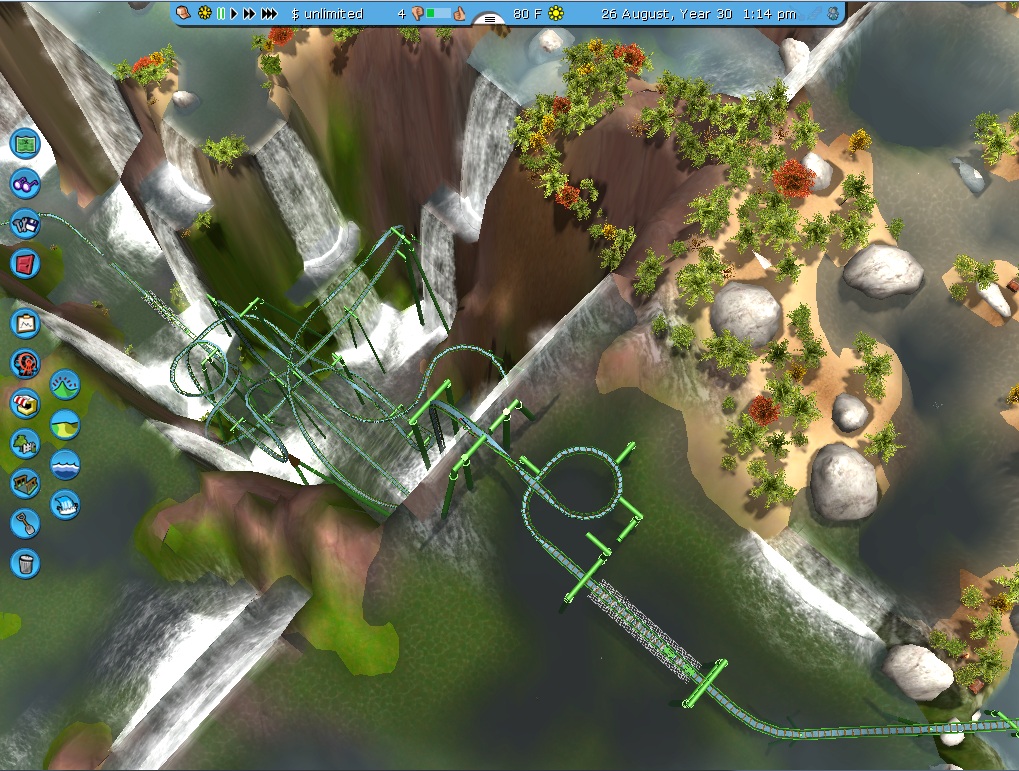Click the red door exit icon
This screenshot has height=771, width=1019.
pyautogui.click(x=25, y=264)
